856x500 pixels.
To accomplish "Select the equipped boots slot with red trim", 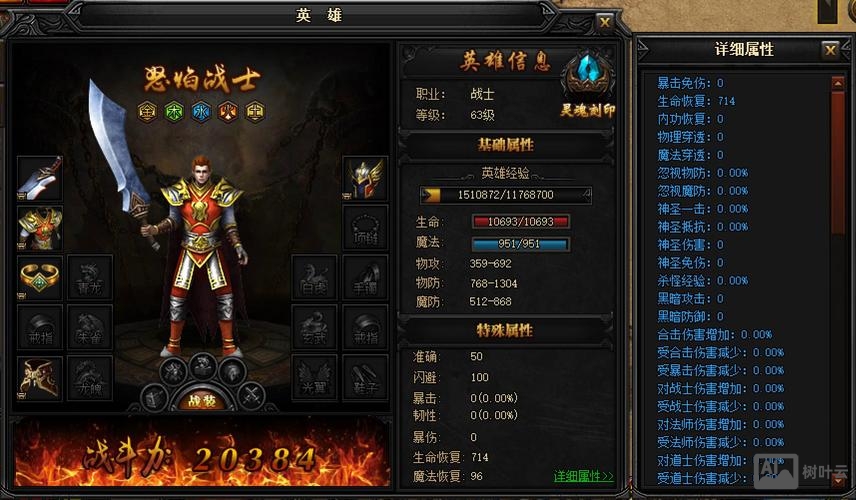I will coord(40,378).
